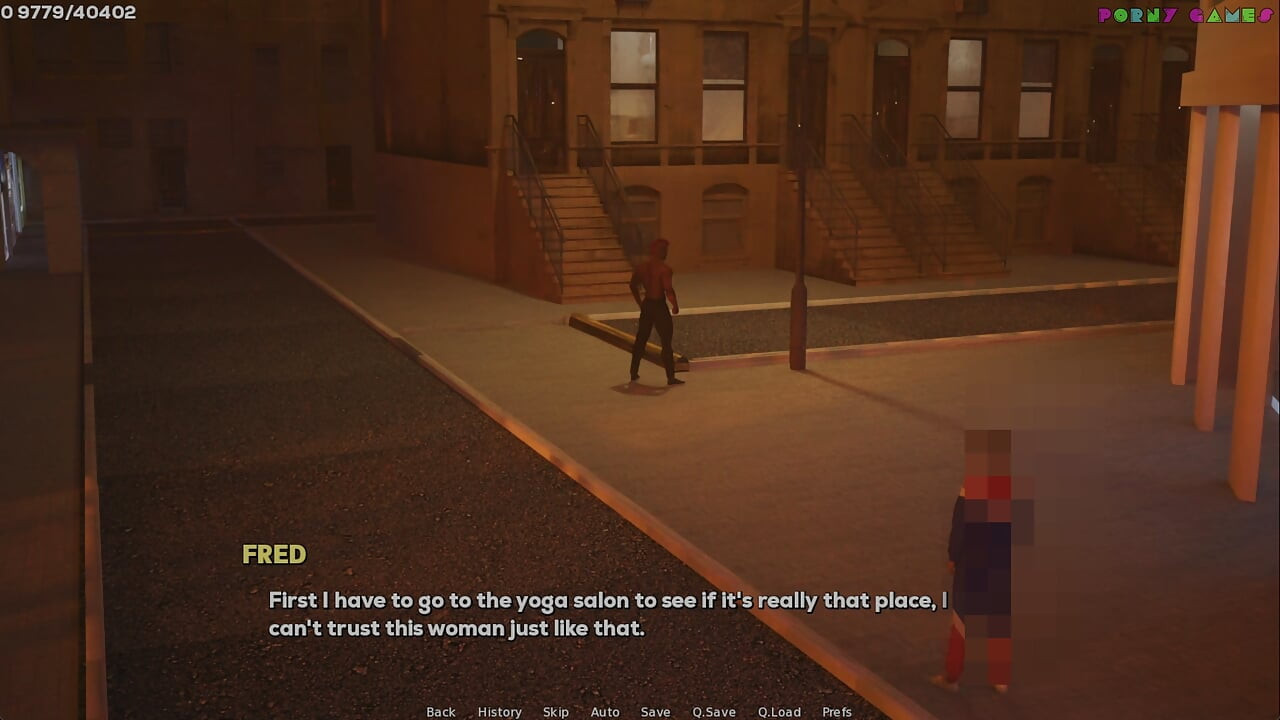Load the latest Q.Load quick save
Screen dimensions: 1280x720
(779, 711)
